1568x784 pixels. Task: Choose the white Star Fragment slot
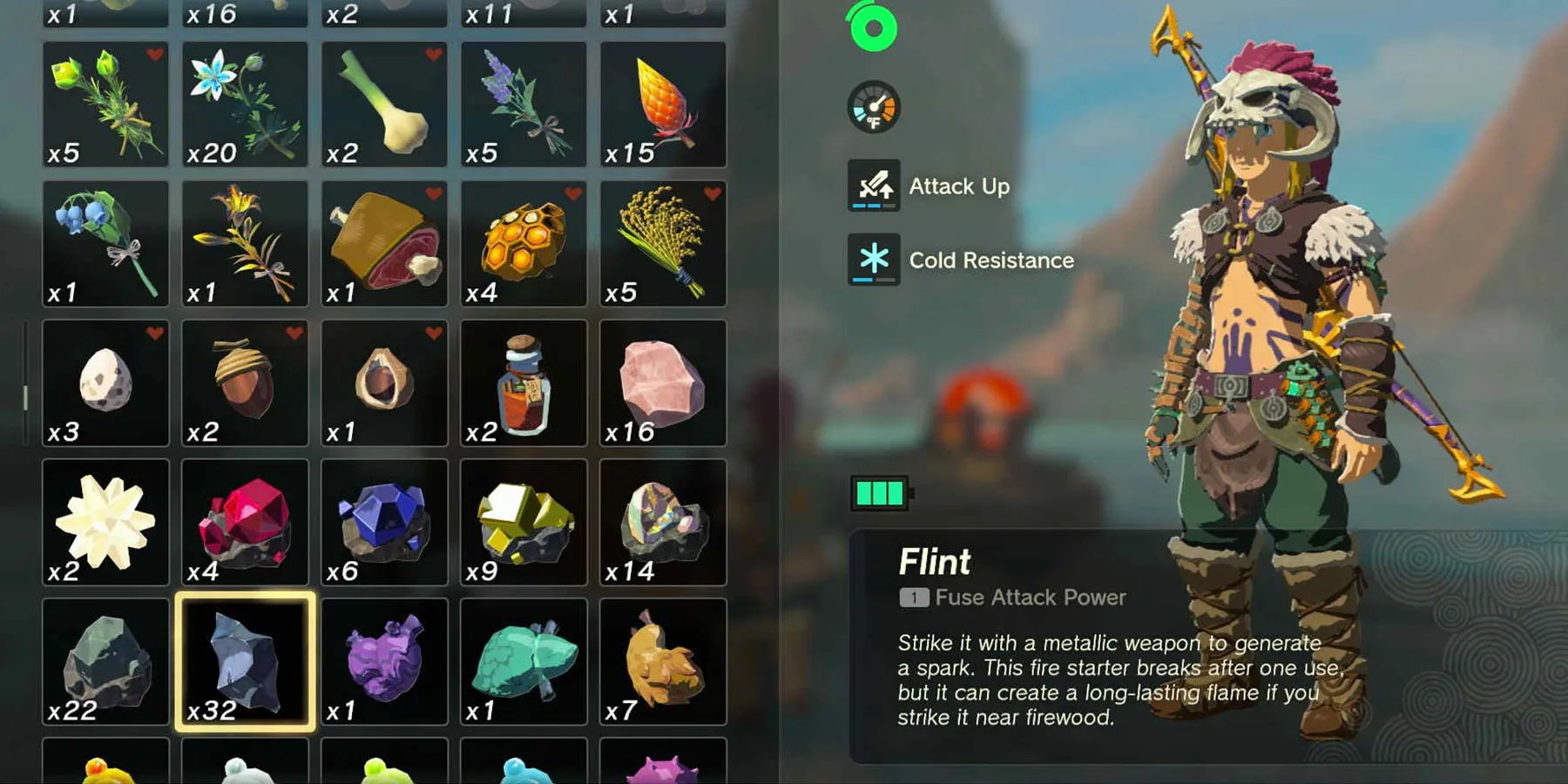coord(105,523)
